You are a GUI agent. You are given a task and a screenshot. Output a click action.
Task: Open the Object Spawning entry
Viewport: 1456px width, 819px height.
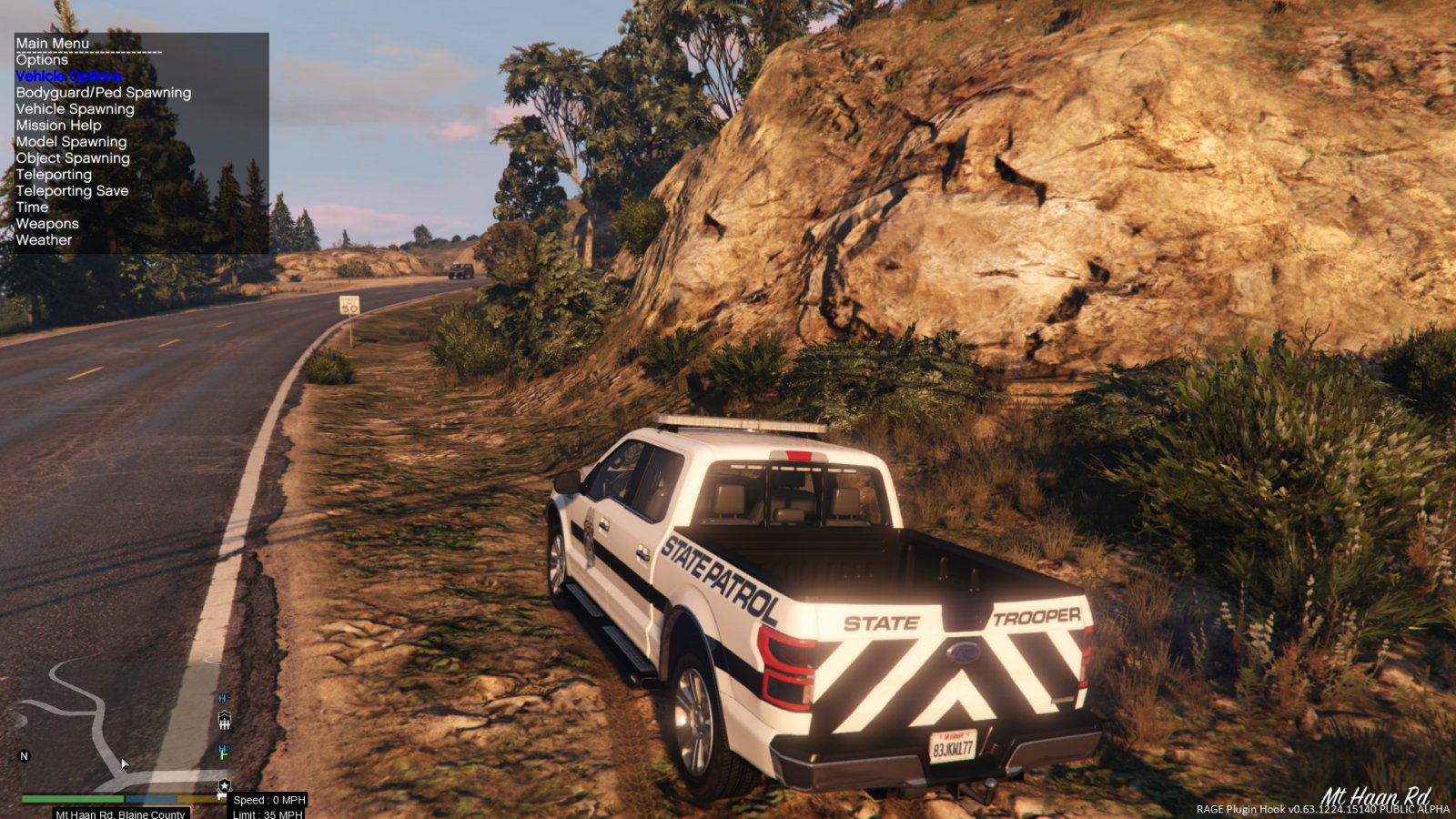pos(73,158)
